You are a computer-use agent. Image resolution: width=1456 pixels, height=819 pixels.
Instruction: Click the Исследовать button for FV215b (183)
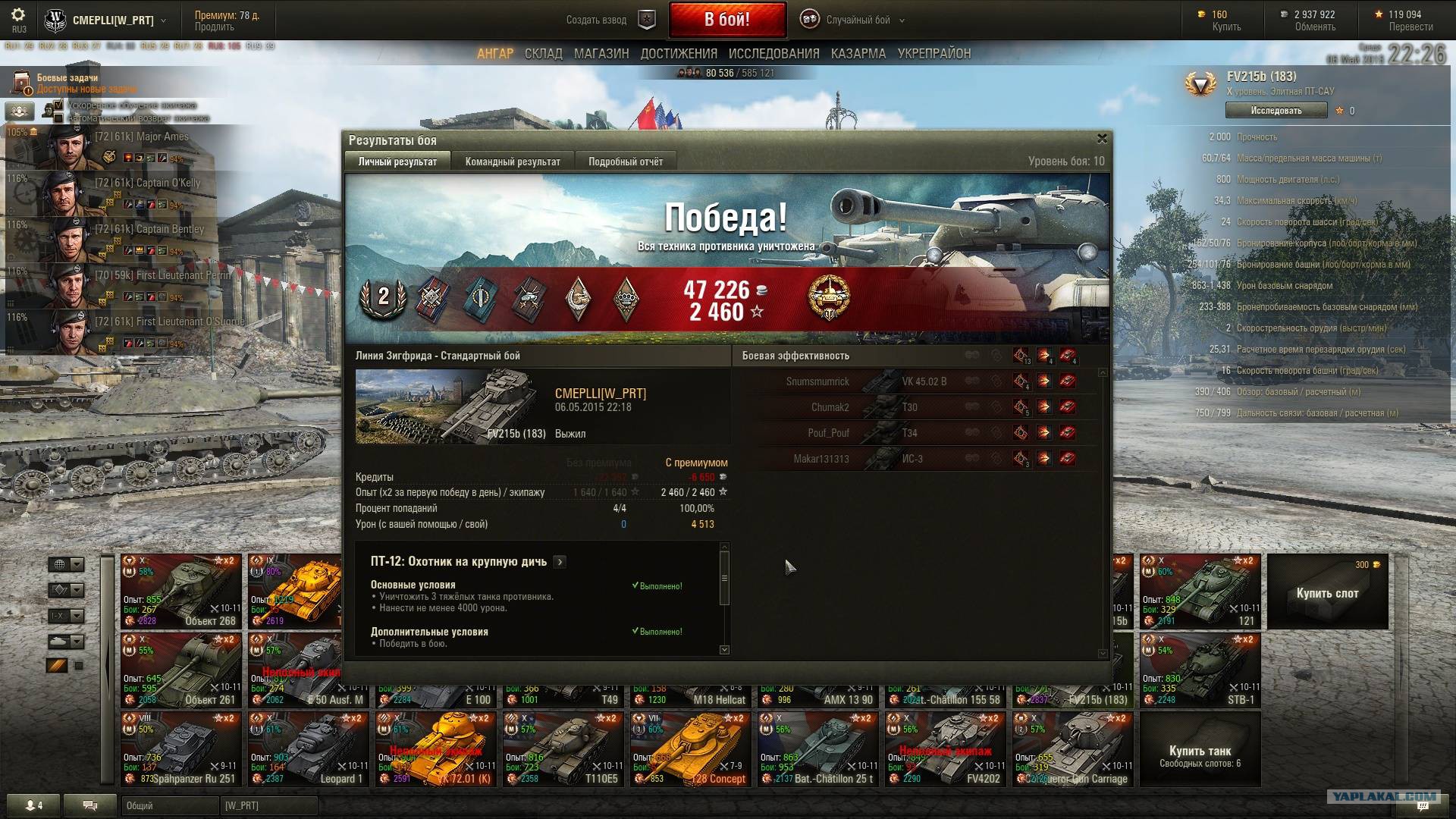tap(1276, 111)
